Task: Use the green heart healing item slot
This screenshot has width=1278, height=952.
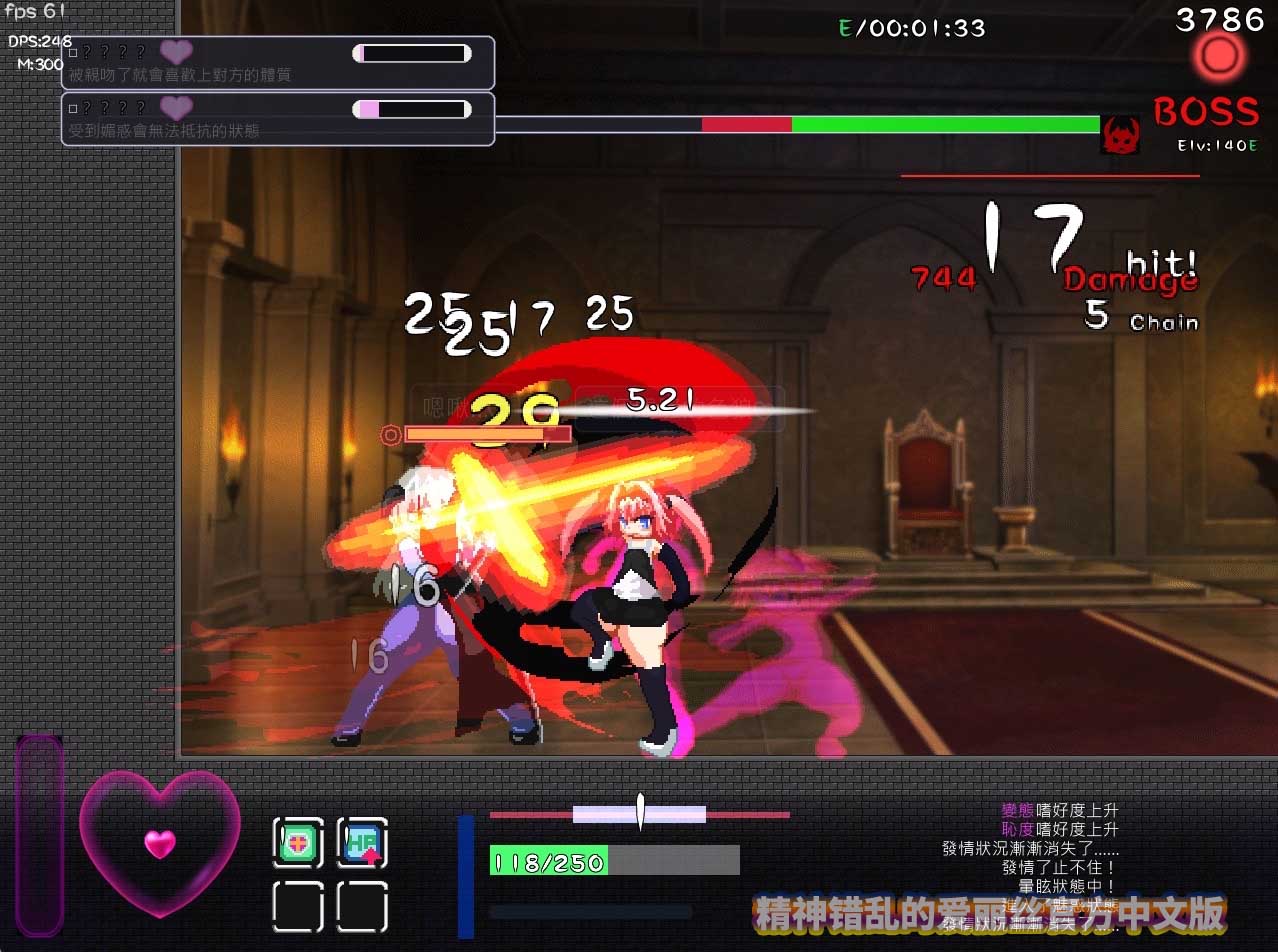Action: 298,843
